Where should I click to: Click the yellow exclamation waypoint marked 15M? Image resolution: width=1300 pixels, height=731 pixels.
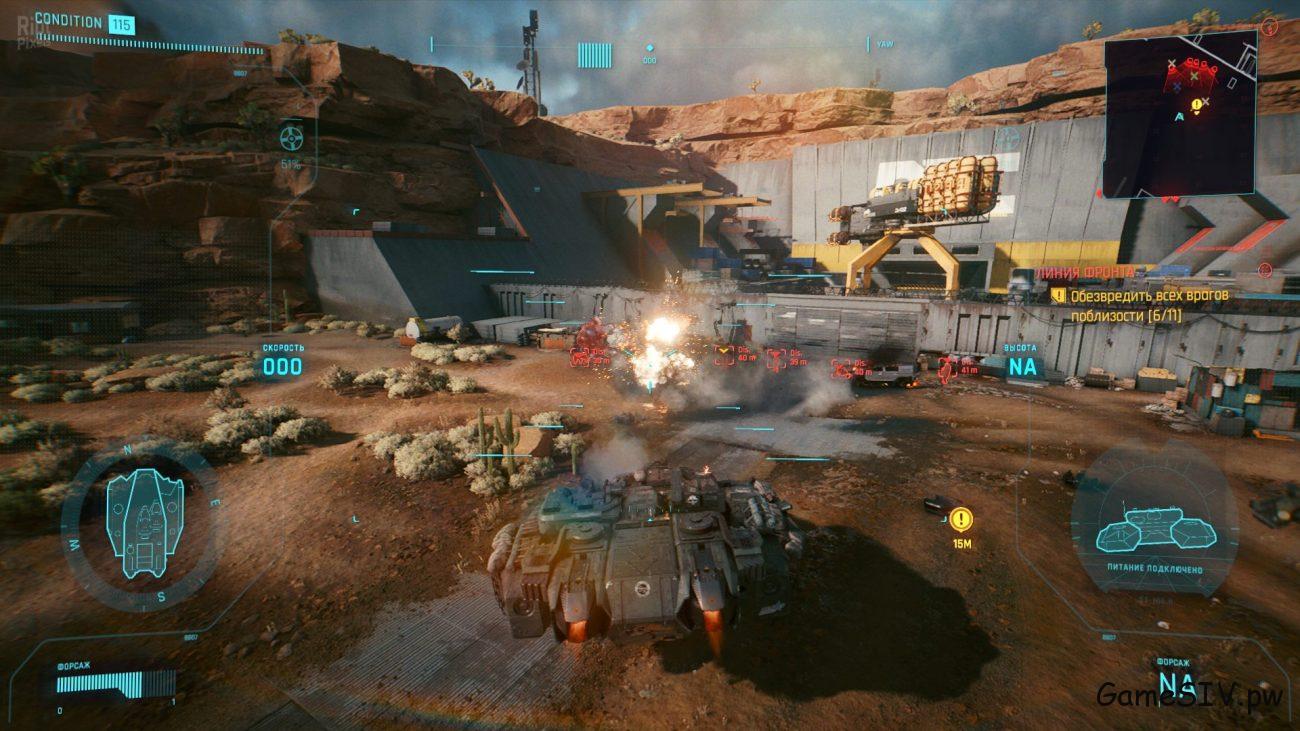coord(961,519)
